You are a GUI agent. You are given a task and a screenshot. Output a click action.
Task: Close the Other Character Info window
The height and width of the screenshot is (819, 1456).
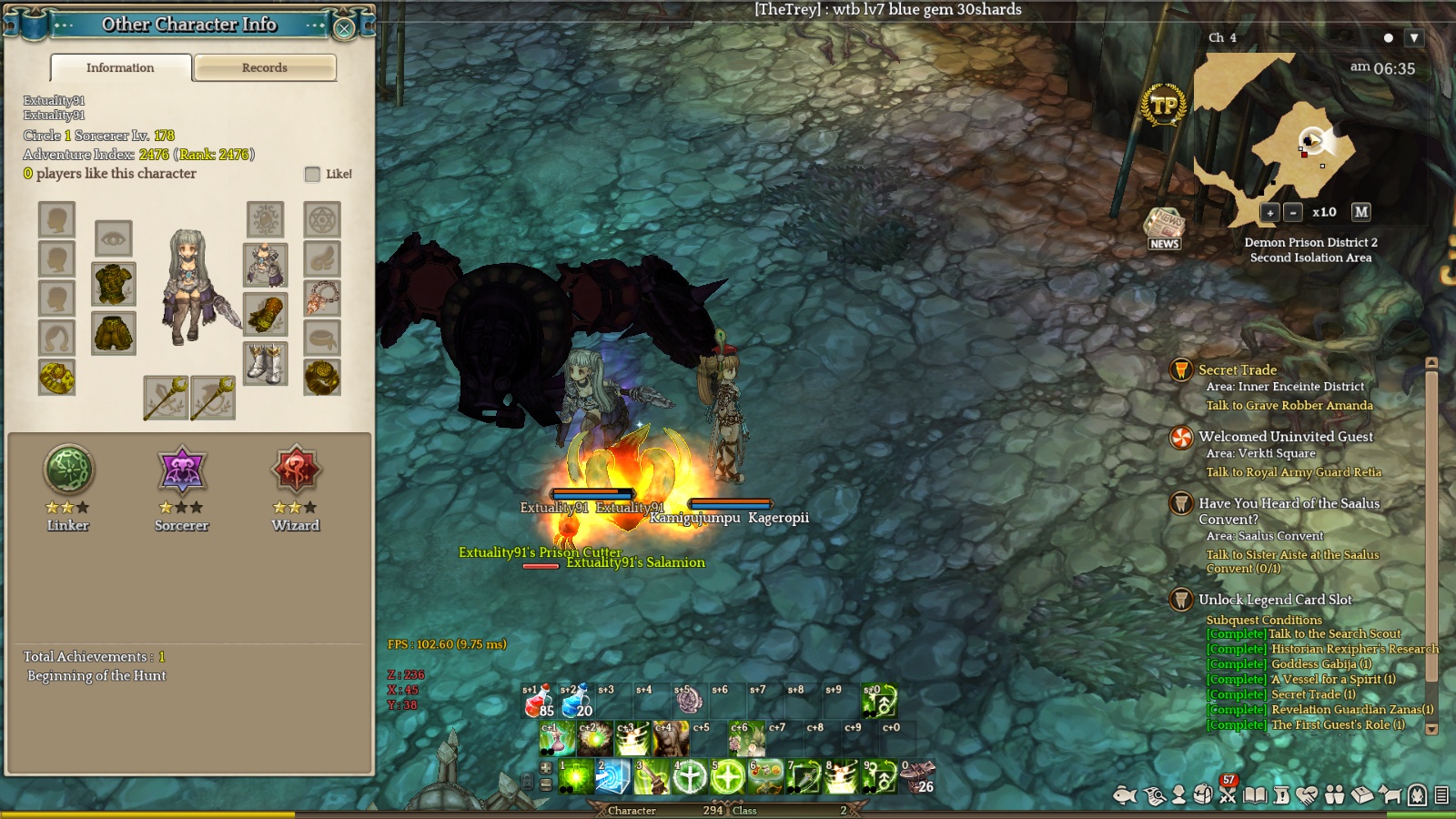pyautogui.click(x=344, y=28)
